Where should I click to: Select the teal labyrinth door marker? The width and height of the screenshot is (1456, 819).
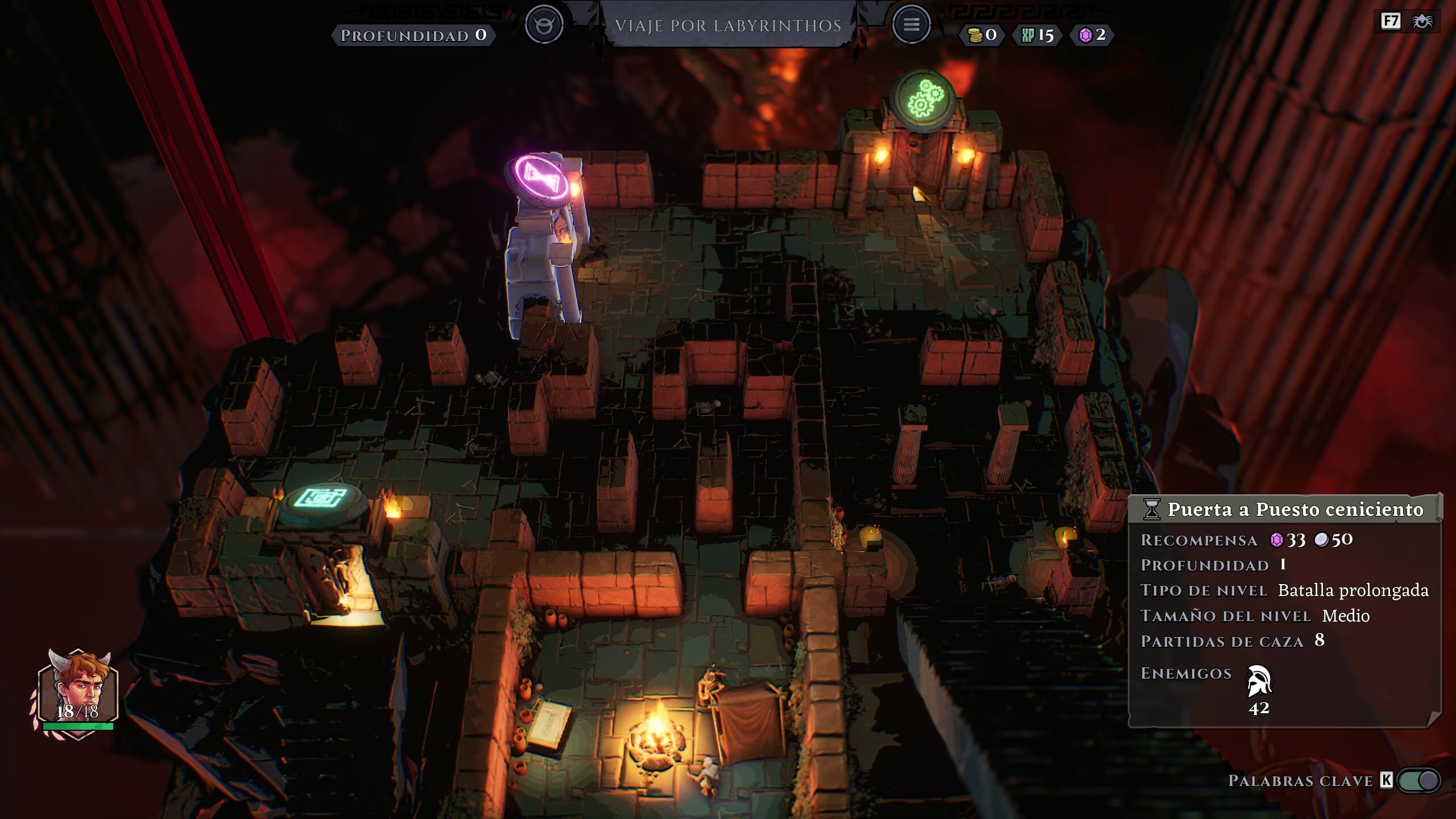[x=322, y=499]
